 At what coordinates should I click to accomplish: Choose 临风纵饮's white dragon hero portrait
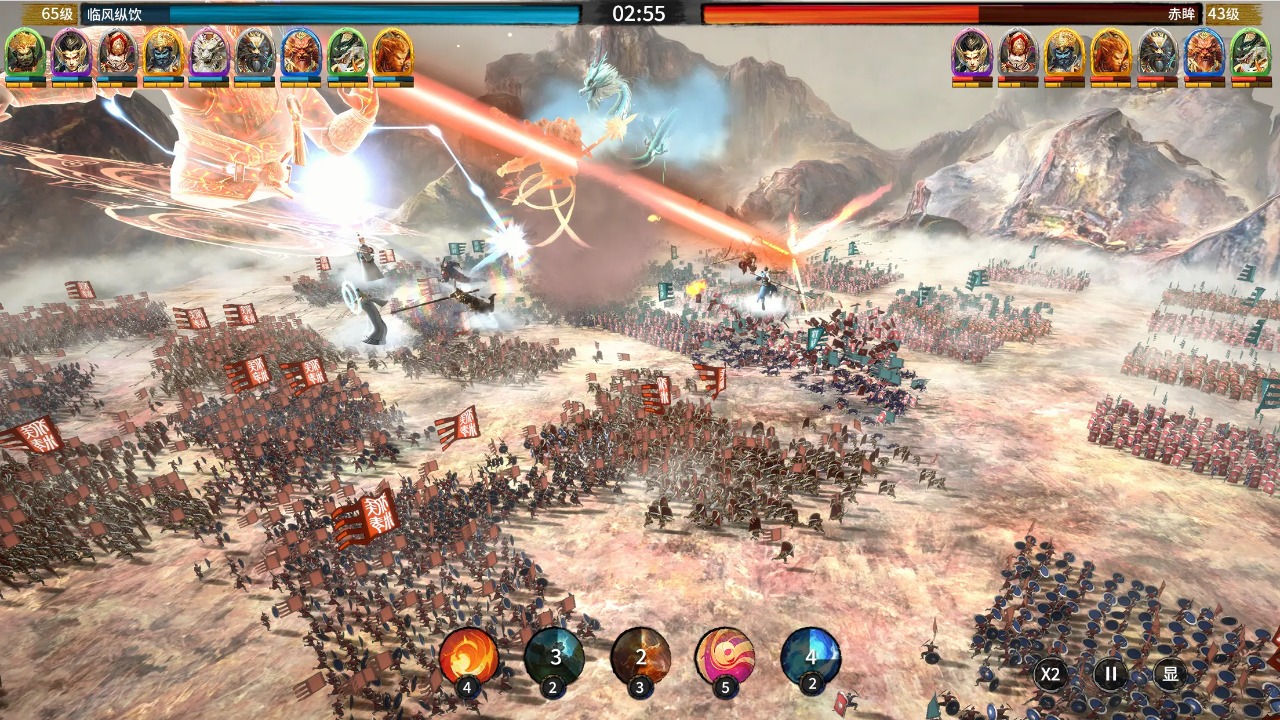click(209, 52)
